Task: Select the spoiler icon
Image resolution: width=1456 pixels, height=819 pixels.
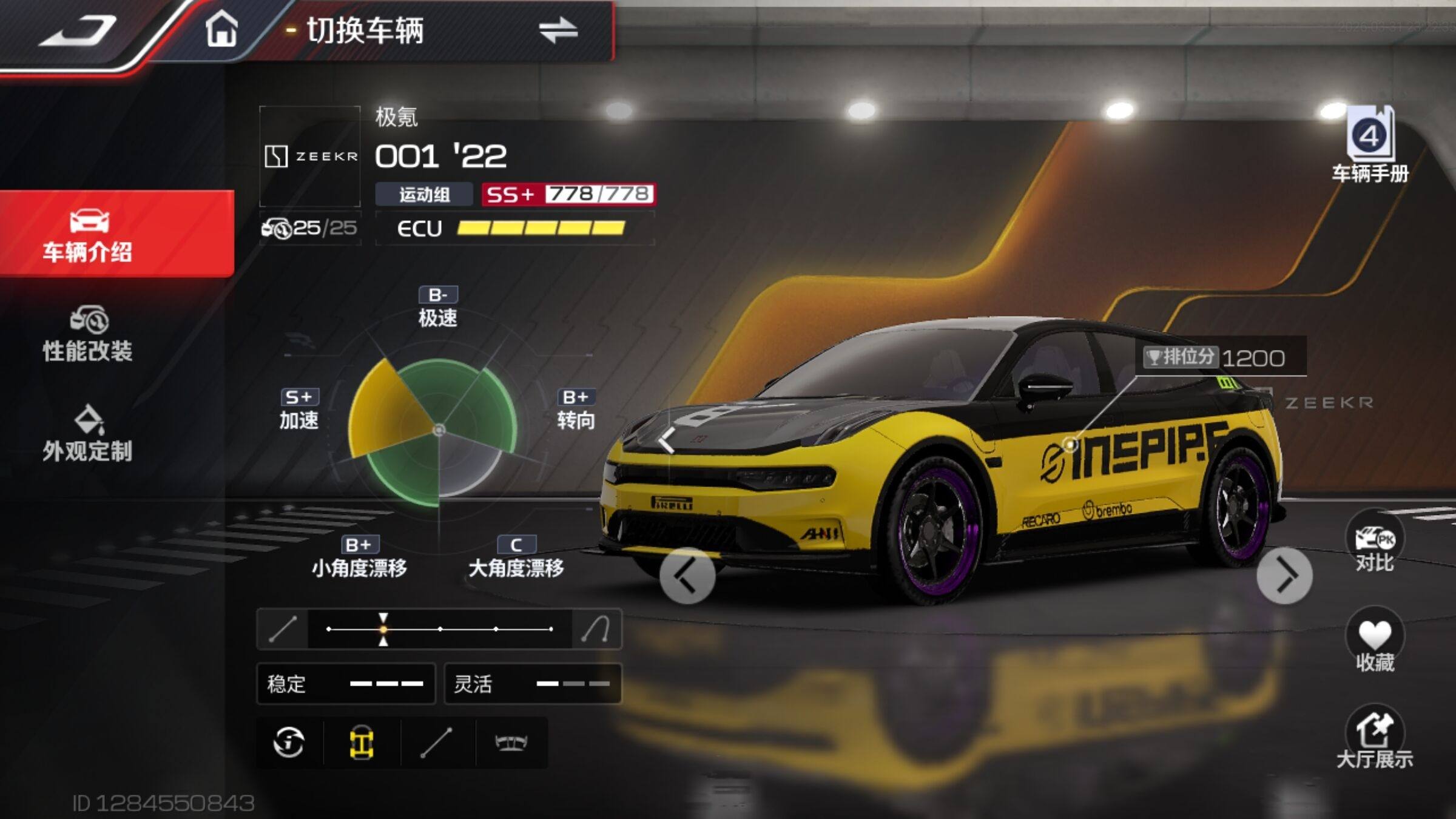Action: 511,743
